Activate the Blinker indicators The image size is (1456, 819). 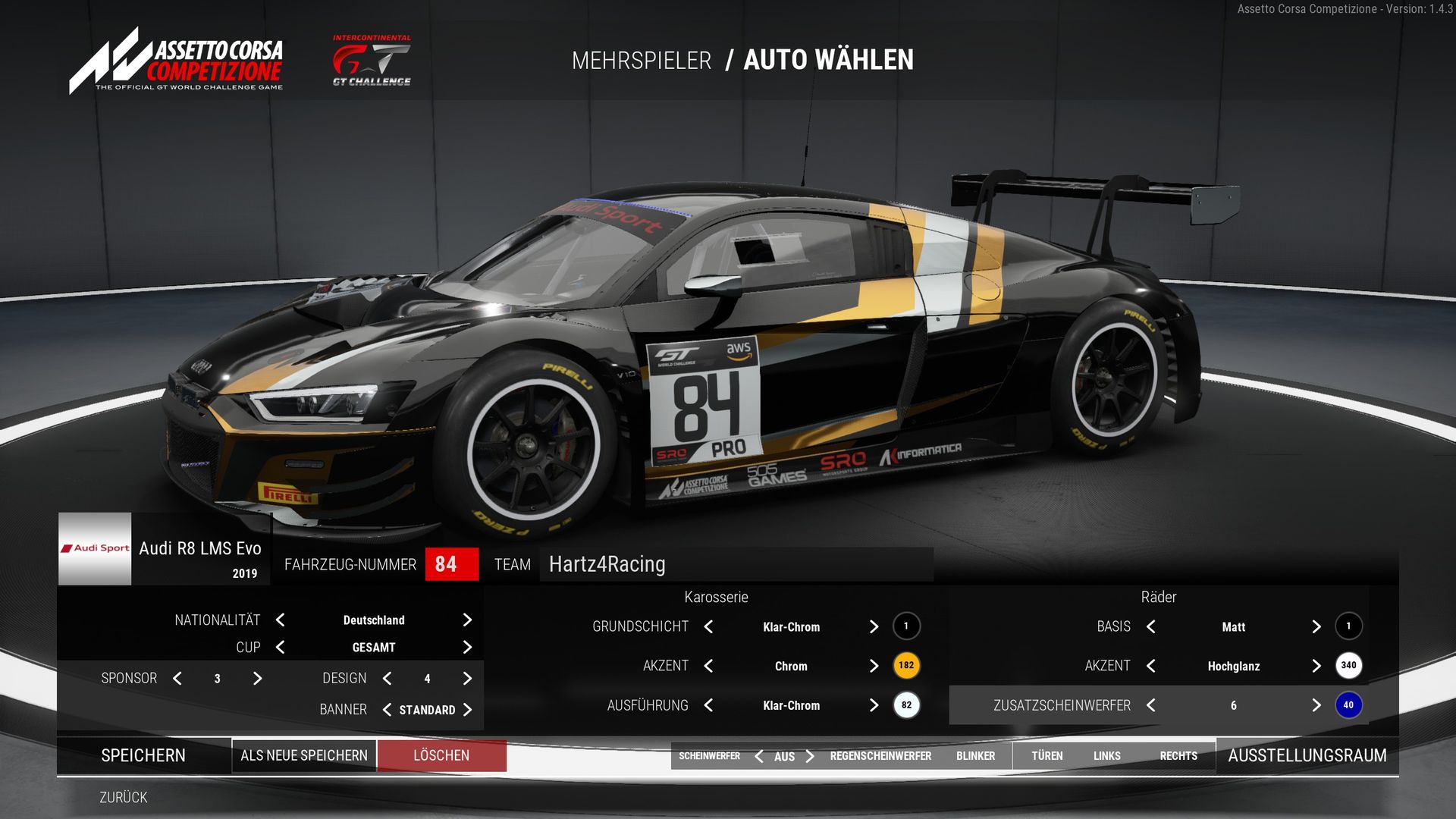pyautogui.click(x=975, y=756)
